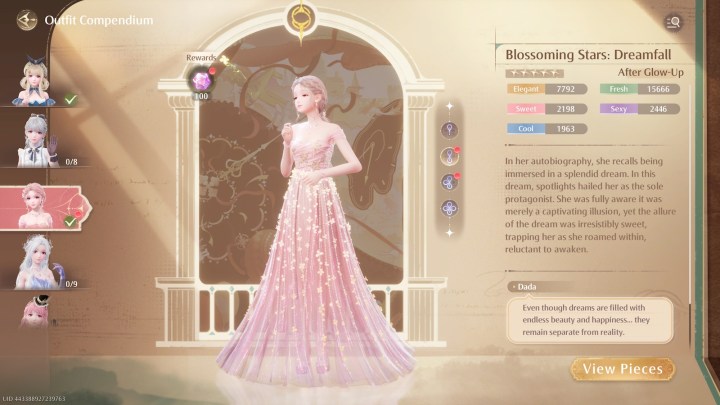Viewport: 720px width, 405px height.
Task: Switch to the highlighted two-circle evolution stage
Action: point(450,155)
